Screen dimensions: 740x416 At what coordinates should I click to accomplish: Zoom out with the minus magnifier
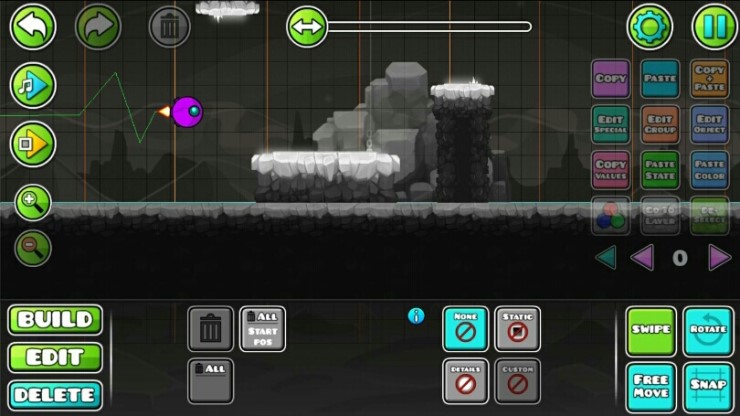click(32, 247)
